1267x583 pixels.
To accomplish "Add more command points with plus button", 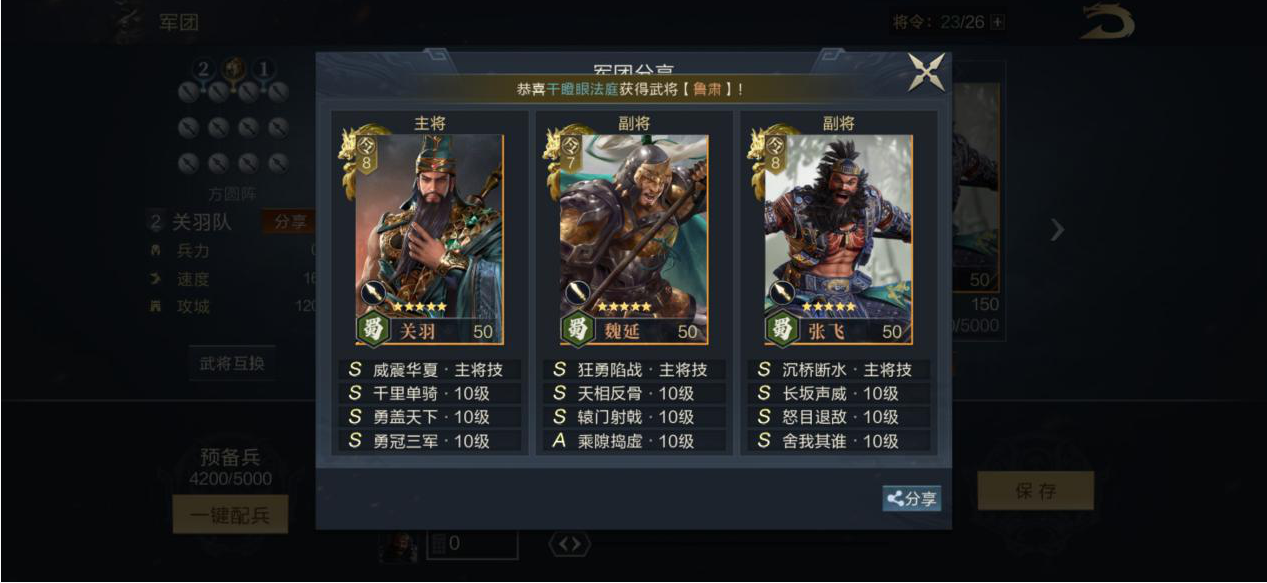I will 997,22.
